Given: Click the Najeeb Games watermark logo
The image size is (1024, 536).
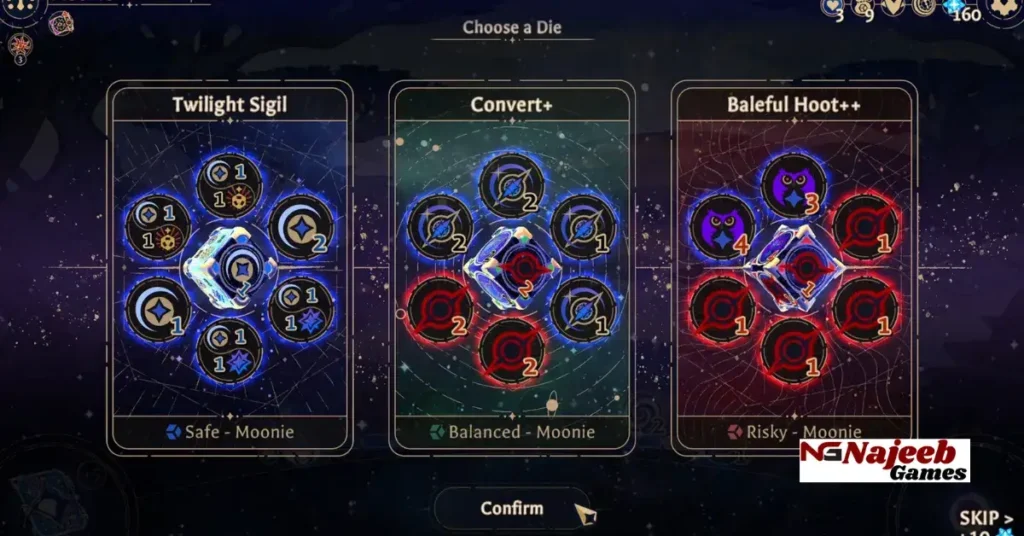Looking at the screenshot, I should click(x=884, y=460).
